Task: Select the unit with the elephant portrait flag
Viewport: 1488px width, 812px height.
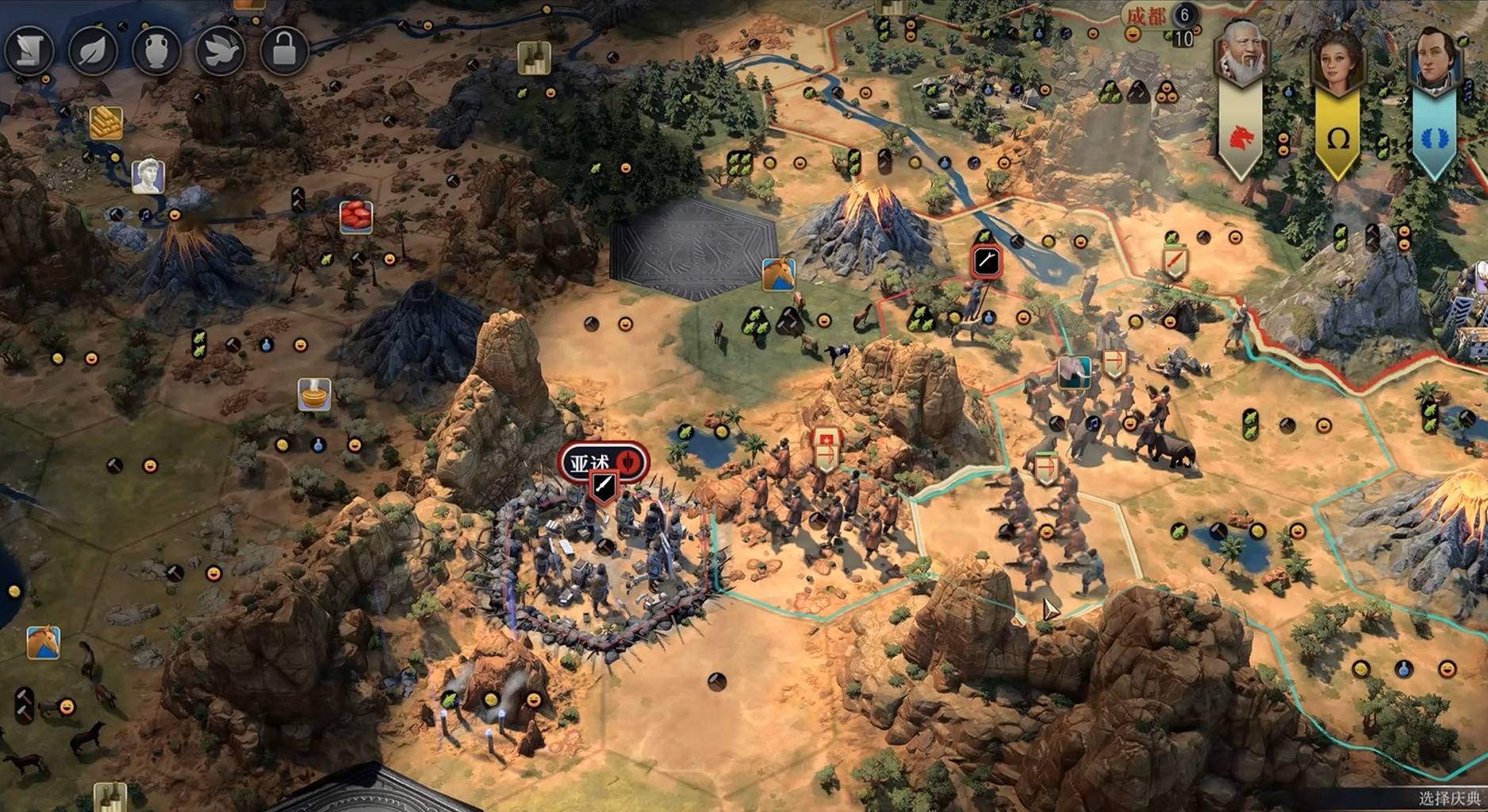Action: tap(1075, 373)
